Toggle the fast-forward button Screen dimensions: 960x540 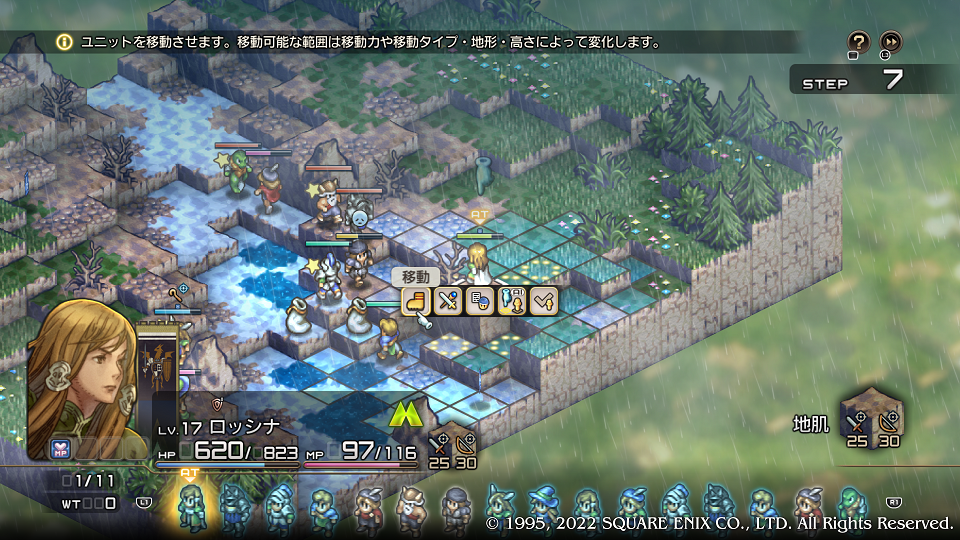(x=890, y=42)
